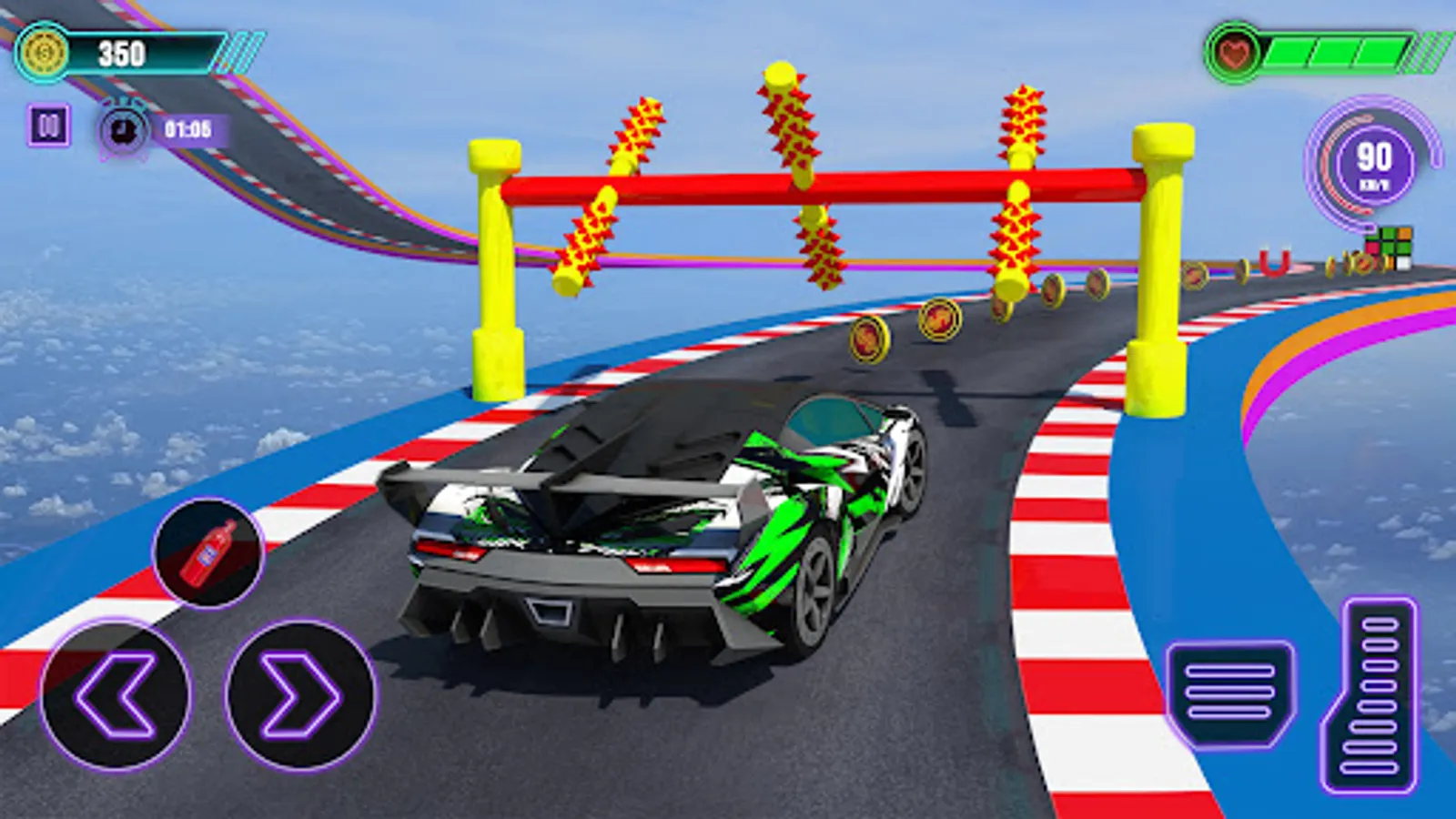This screenshot has width=1456, height=819.
Task: Tap the gold coin currency icon
Action: pyautogui.click(x=43, y=52)
